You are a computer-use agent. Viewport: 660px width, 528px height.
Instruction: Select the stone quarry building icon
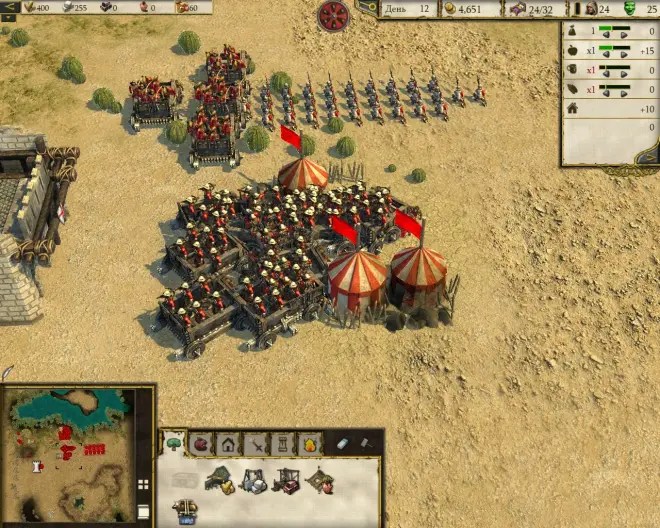click(x=253, y=481)
